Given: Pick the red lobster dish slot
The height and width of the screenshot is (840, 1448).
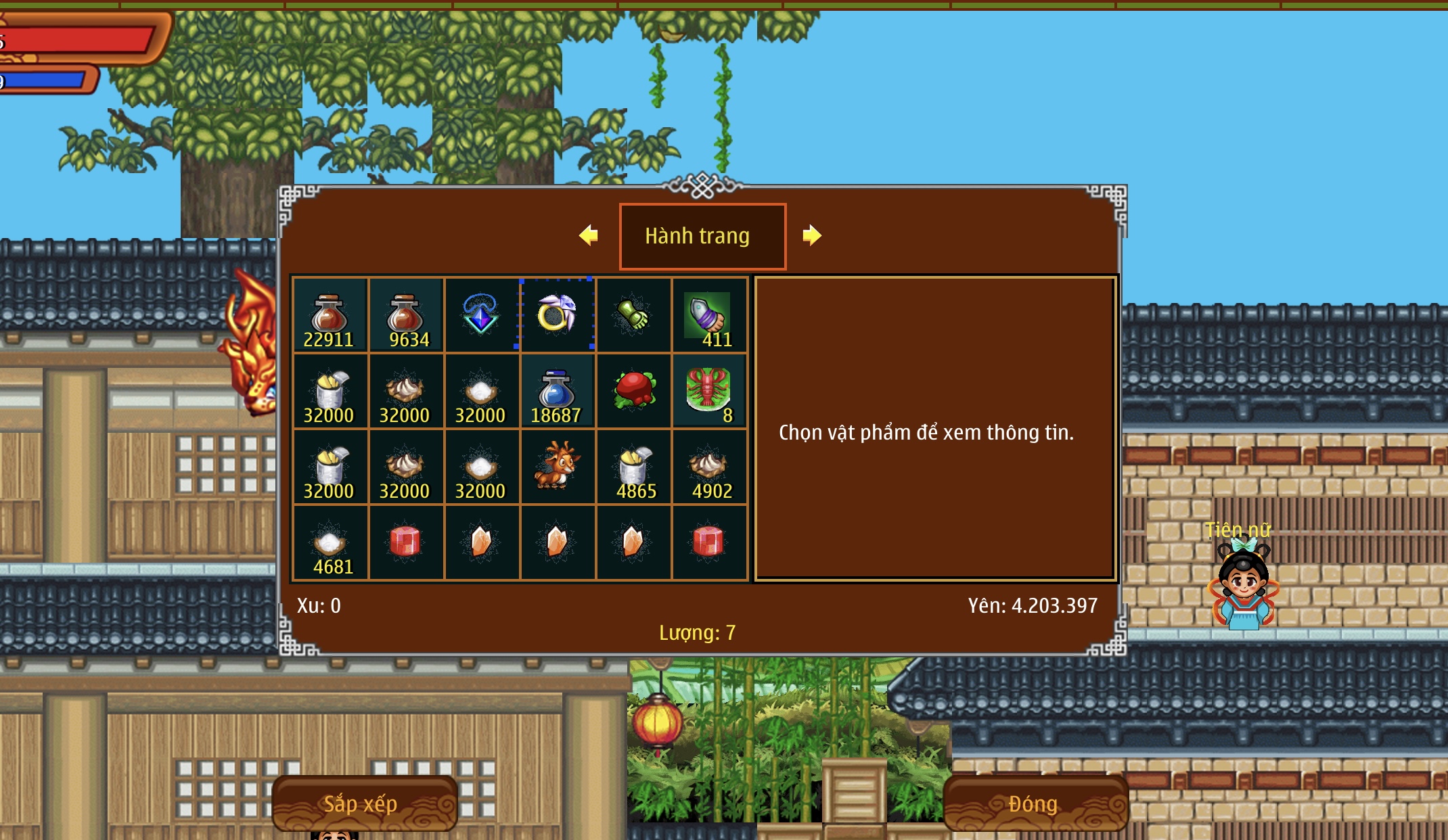Looking at the screenshot, I should click(x=708, y=392).
